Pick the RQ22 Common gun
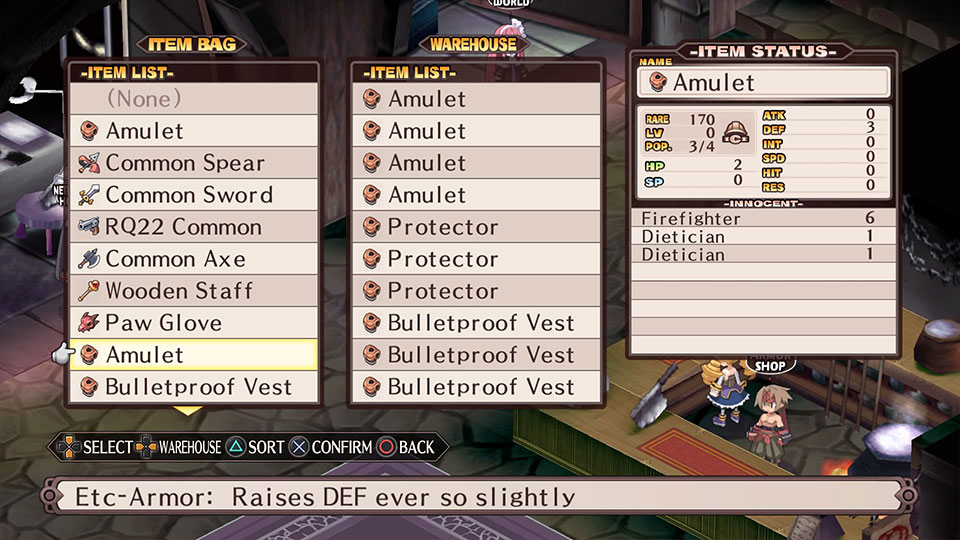This screenshot has width=960, height=540. click(x=193, y=227)
